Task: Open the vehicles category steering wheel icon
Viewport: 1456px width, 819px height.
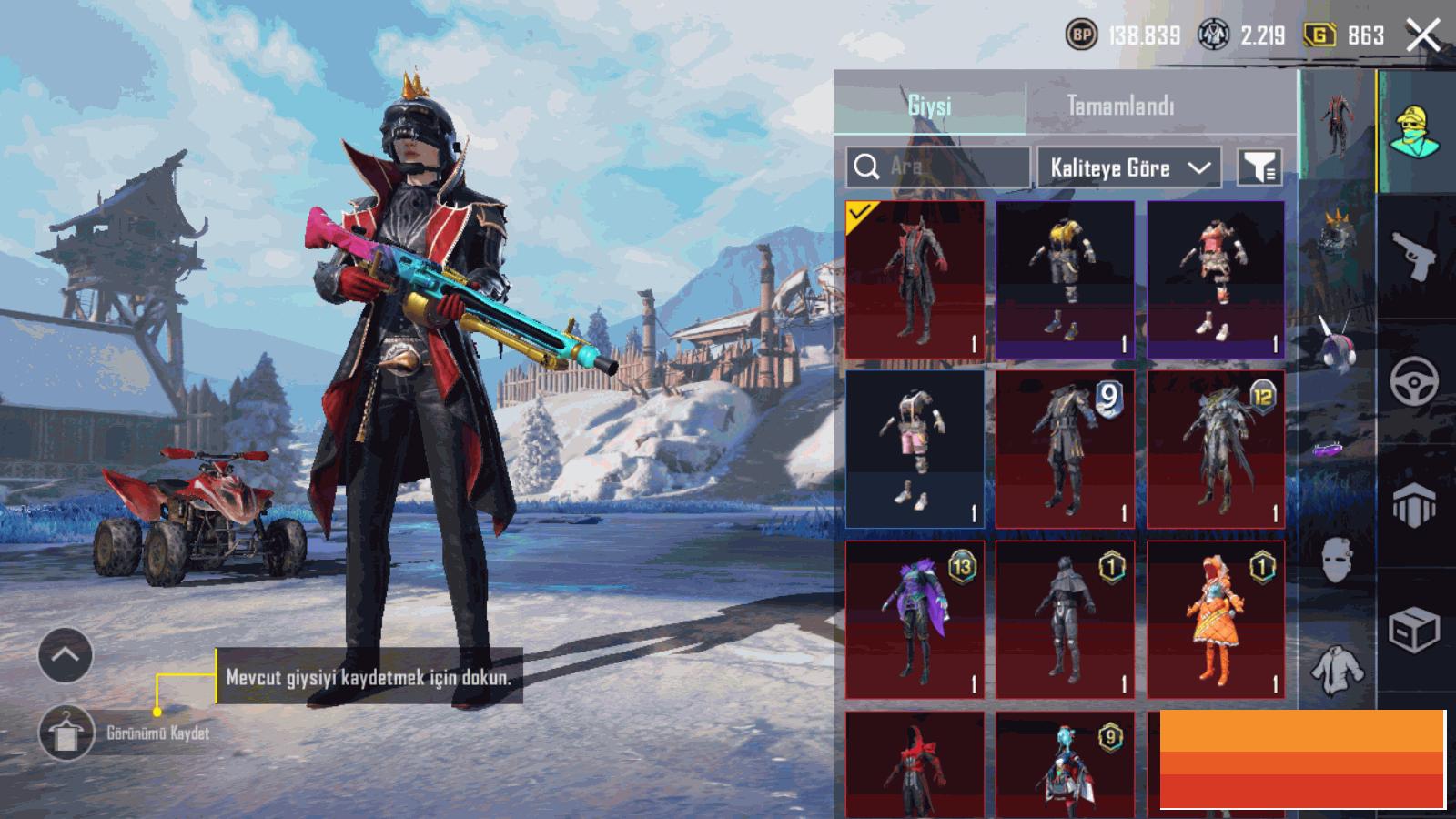Action: 1414,380
